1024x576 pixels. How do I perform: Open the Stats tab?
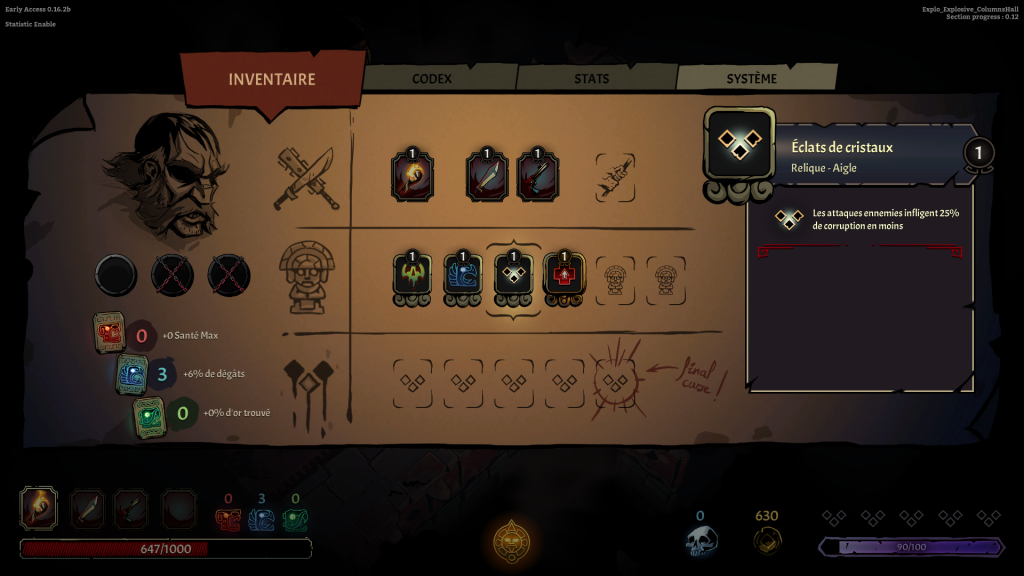(x=592, y=78)
